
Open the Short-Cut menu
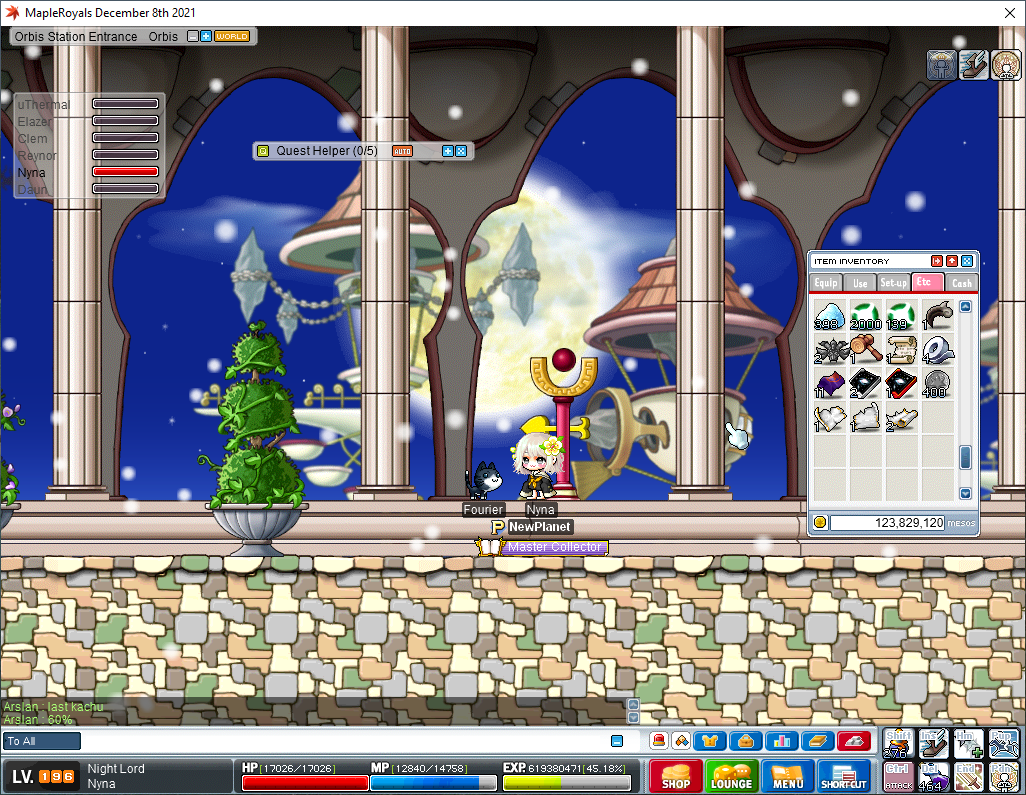[844, 777]
